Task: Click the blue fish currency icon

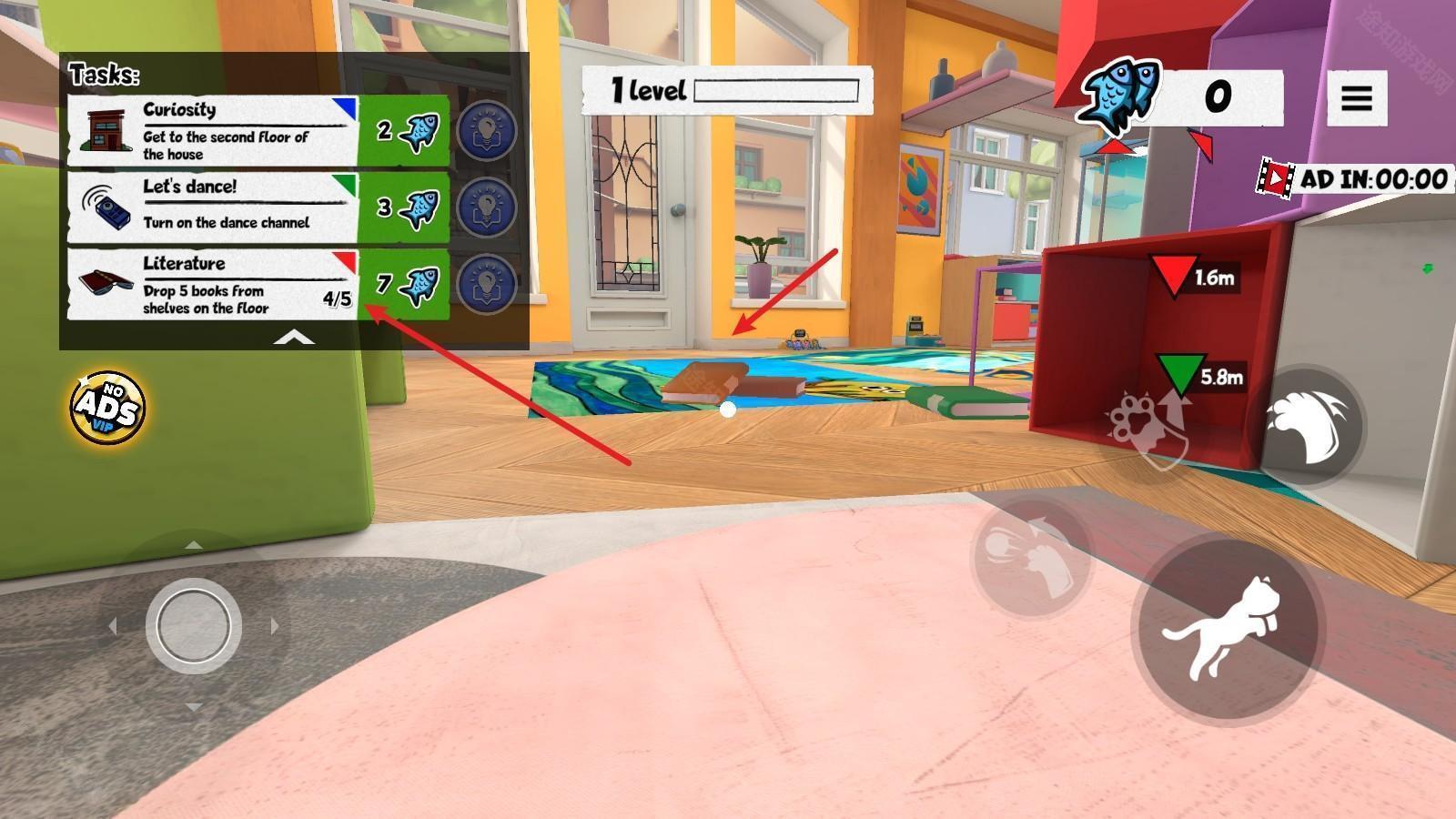Action: tap(1119, 94)
